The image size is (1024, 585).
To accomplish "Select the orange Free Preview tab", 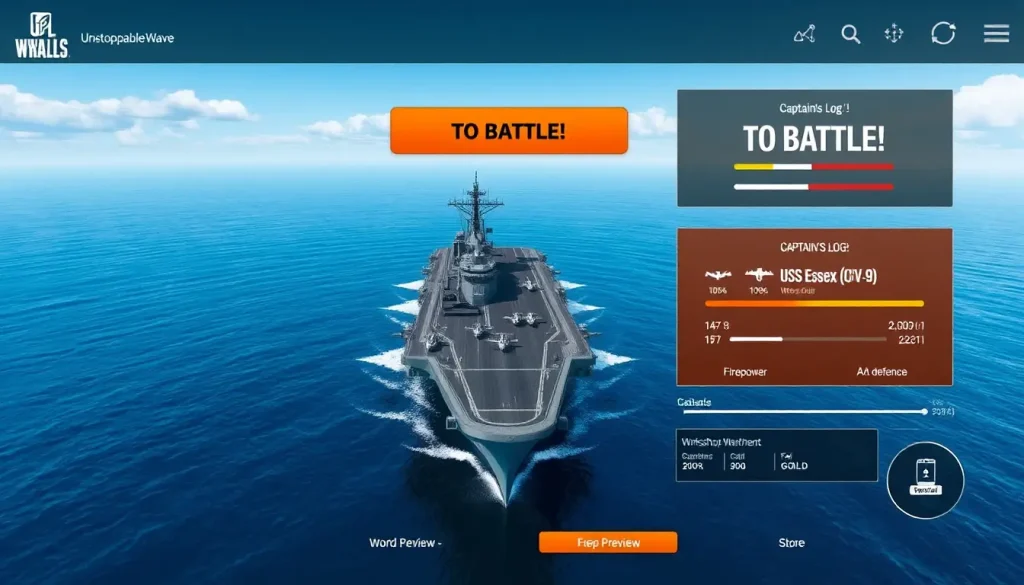I will [608, 543].
